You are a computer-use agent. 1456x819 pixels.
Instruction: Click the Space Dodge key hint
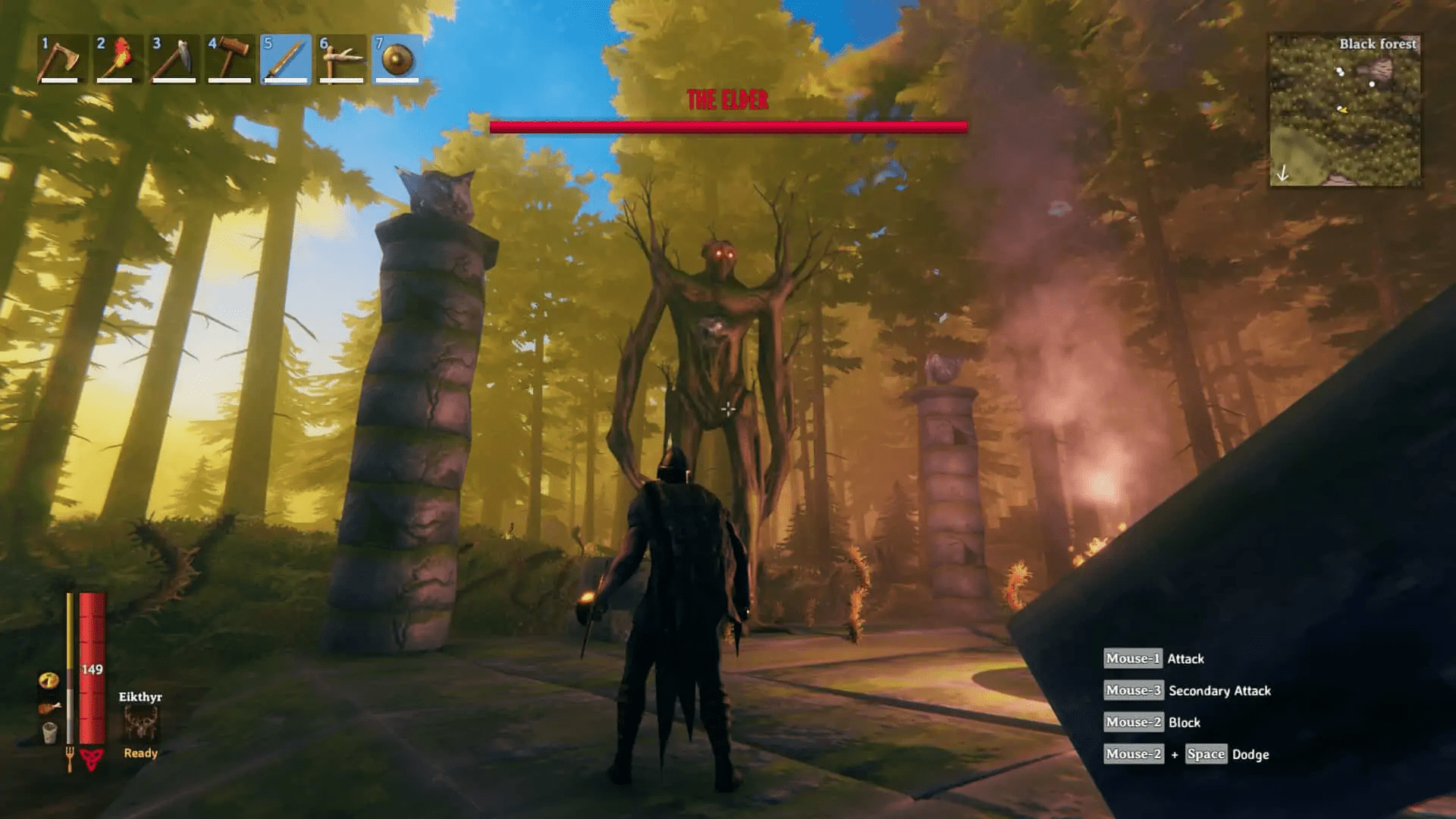coord(1206,754)
